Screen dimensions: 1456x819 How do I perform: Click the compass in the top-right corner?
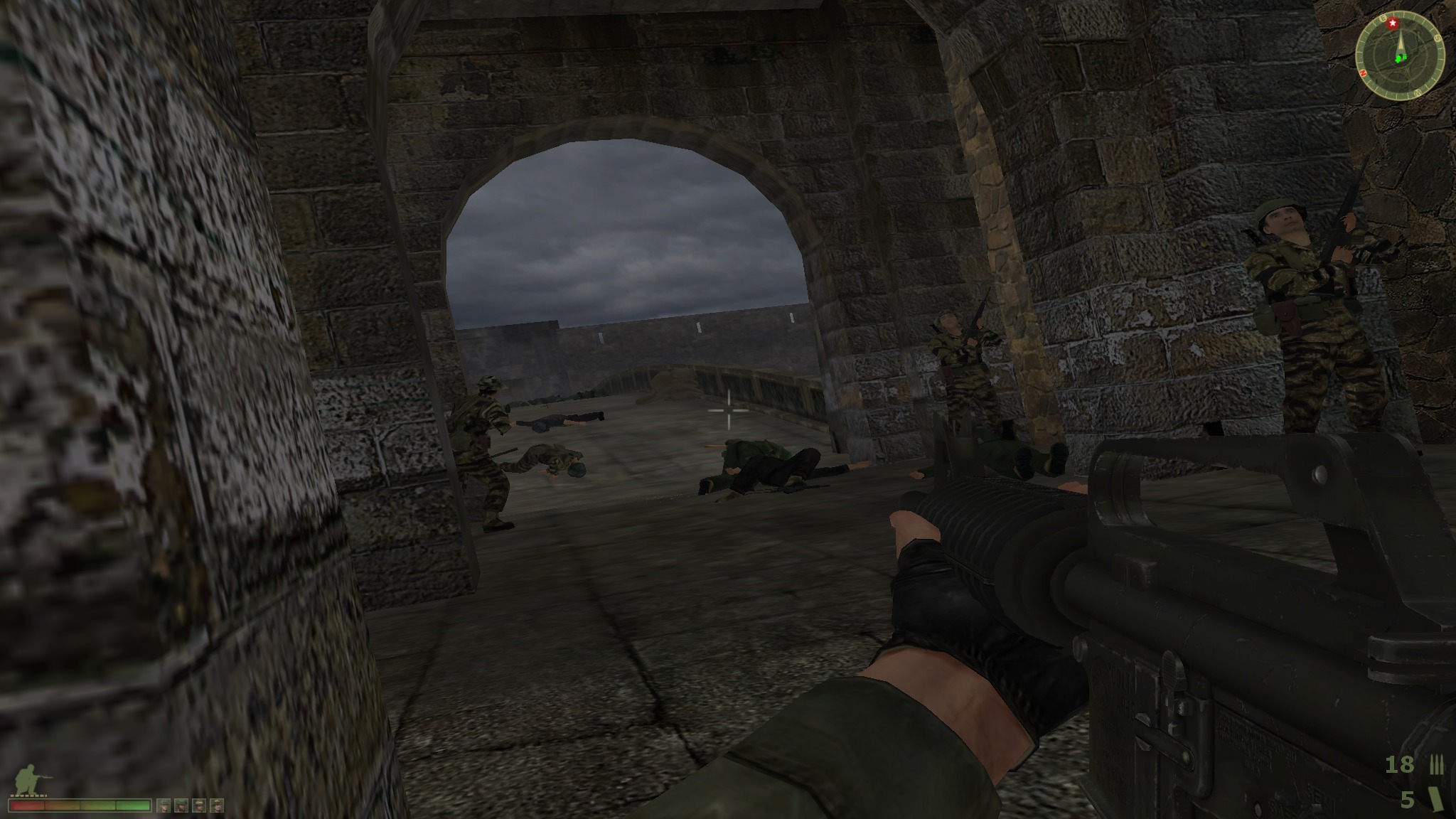point(1401,53)
